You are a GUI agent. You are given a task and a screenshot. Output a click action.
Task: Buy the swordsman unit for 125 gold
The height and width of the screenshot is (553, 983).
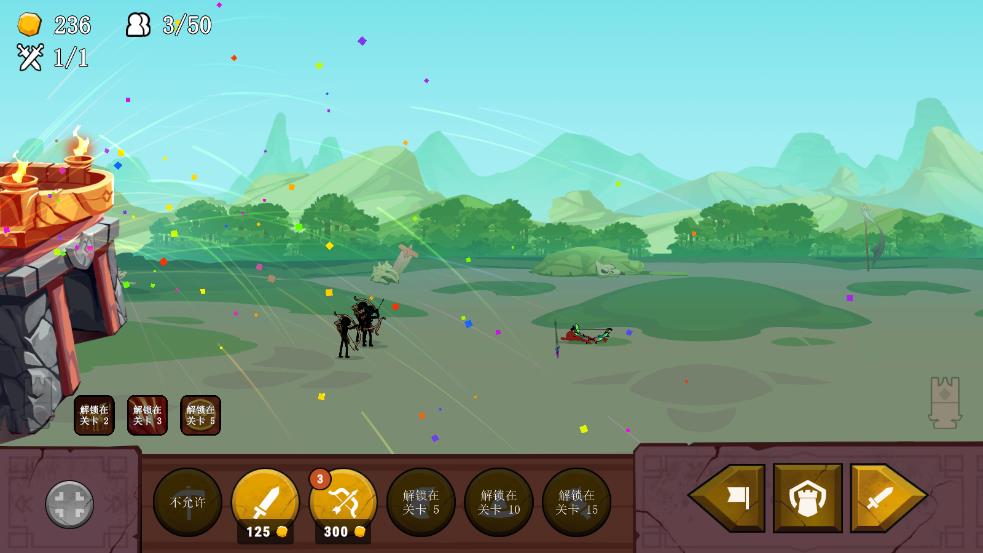tap(265, 502)
